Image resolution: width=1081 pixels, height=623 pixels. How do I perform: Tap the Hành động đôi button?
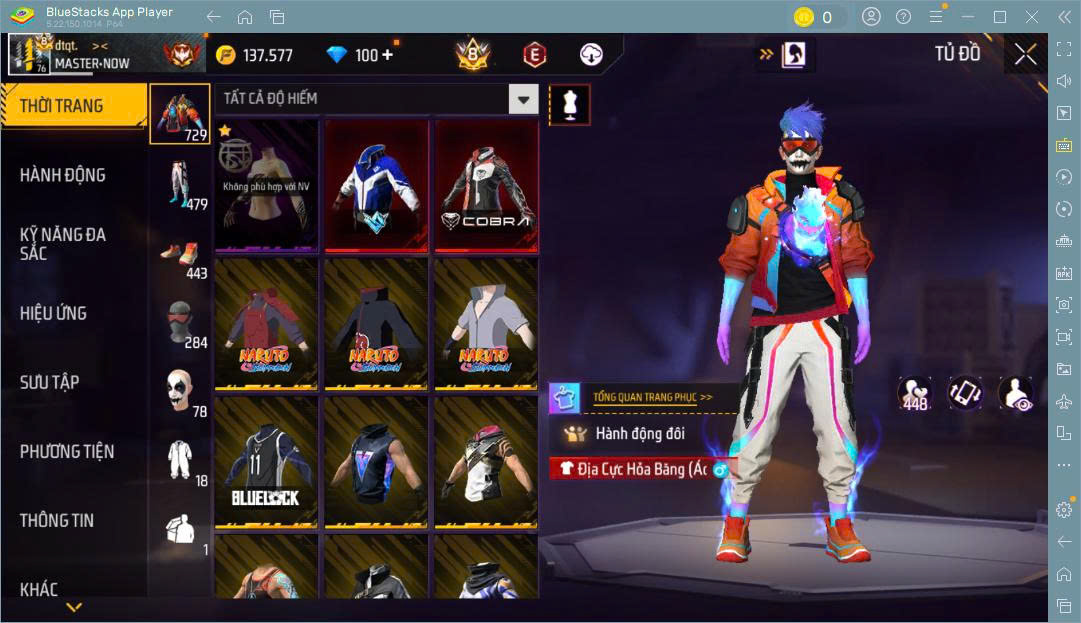(640, 434)
